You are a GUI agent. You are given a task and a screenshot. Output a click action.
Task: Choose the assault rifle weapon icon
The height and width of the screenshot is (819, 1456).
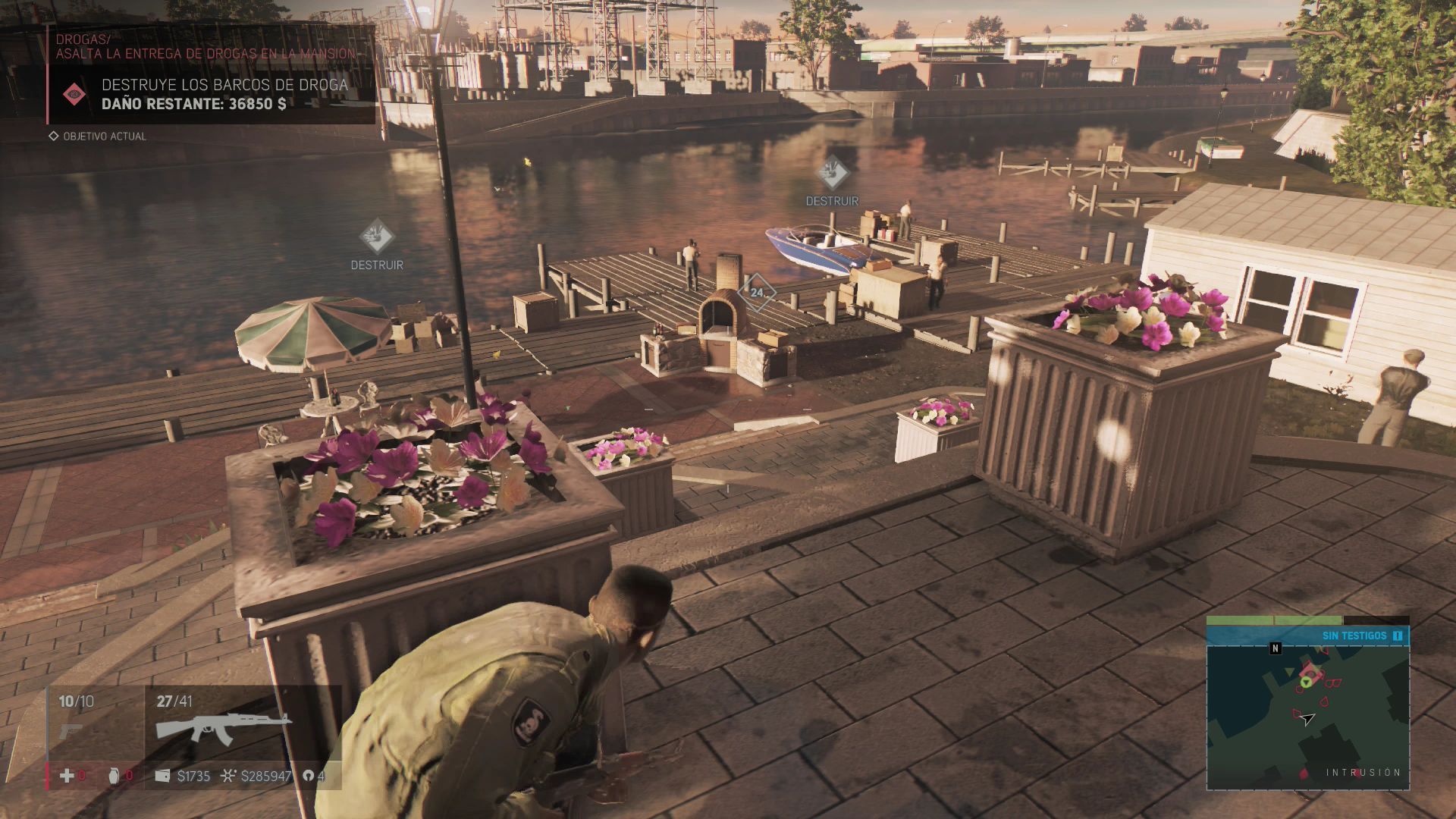click(x=223, y=726)
